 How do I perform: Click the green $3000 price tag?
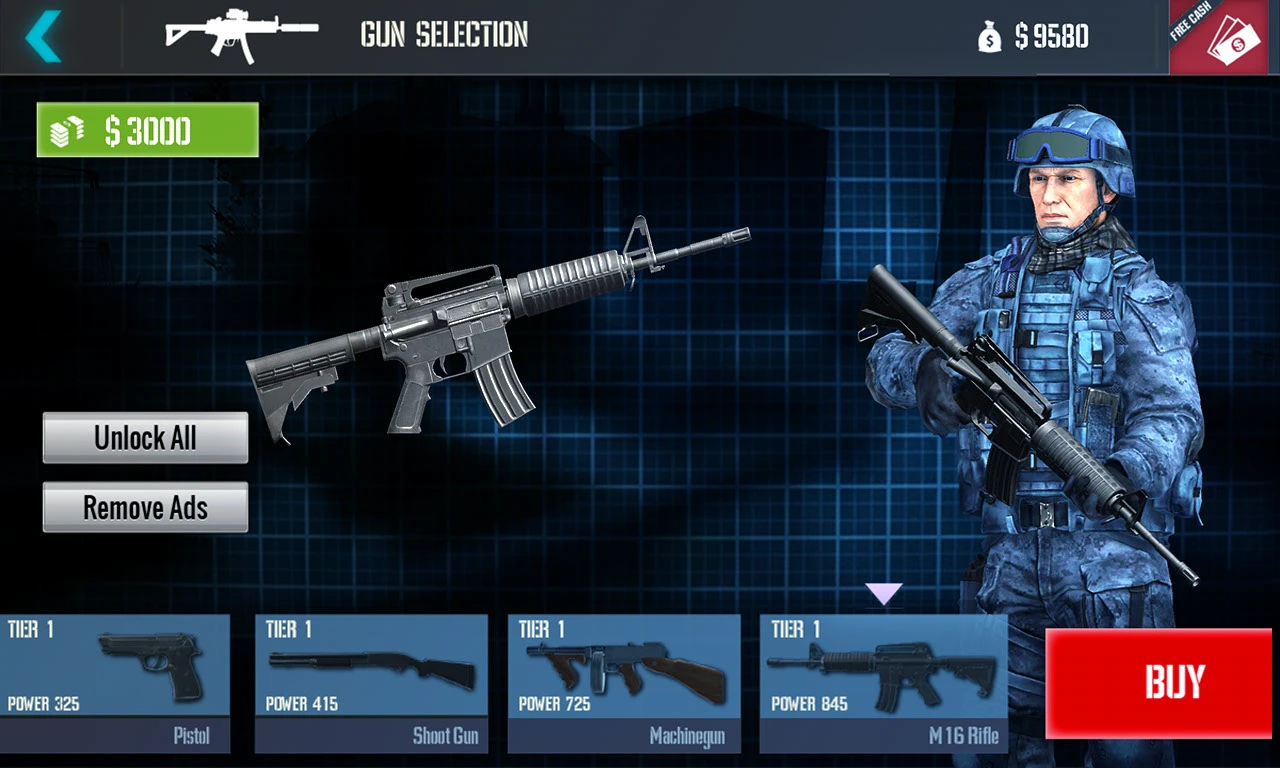[147, 130]
